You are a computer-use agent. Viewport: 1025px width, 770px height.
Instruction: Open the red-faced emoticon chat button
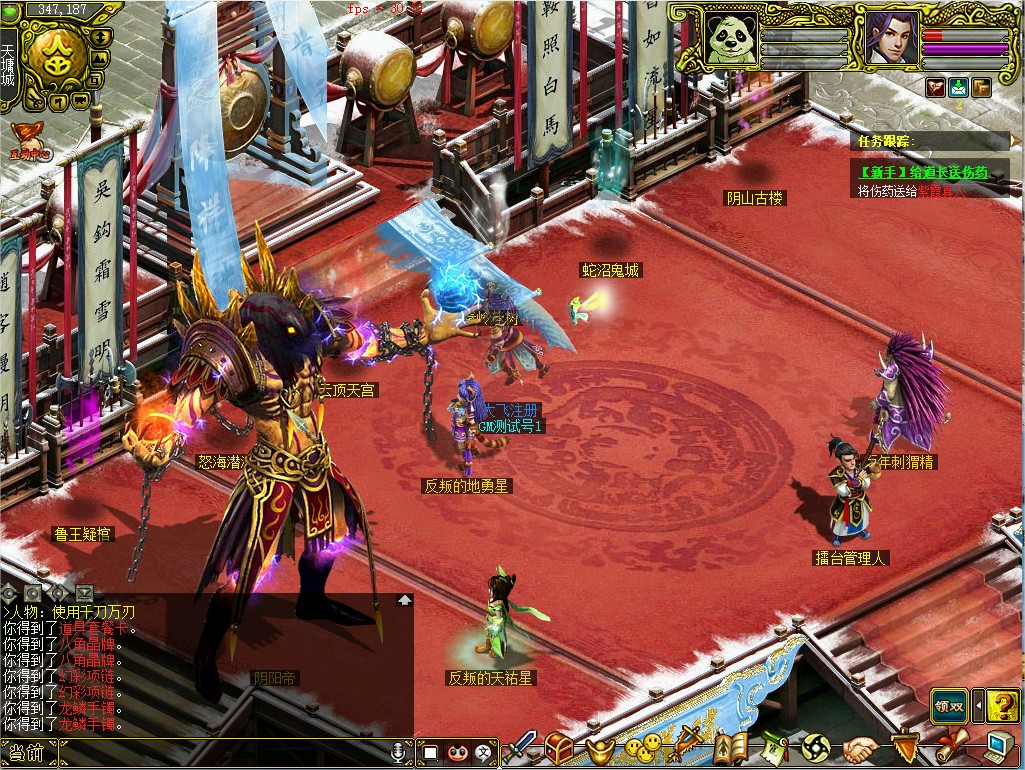point(458,752)
